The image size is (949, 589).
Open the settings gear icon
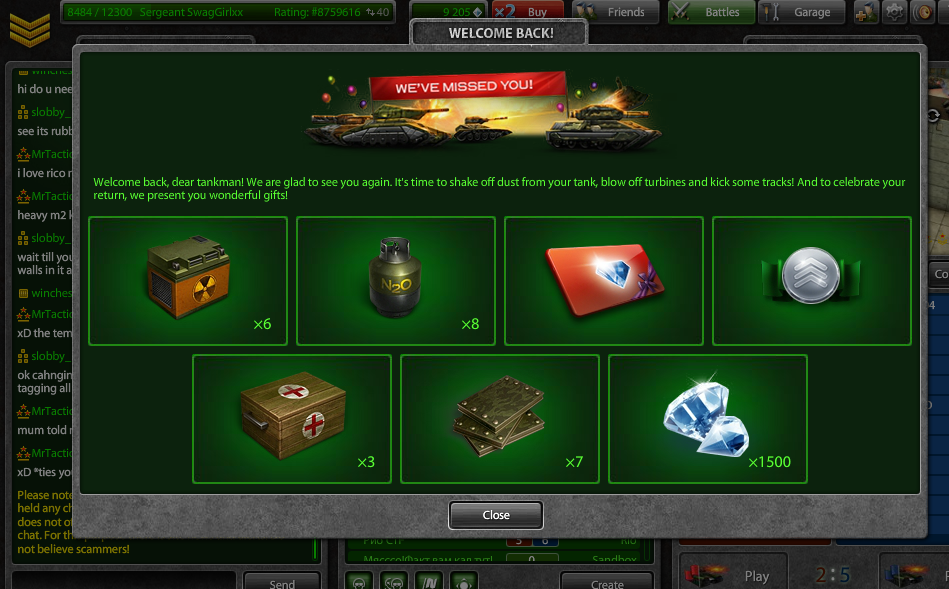[x=894, y=12]
